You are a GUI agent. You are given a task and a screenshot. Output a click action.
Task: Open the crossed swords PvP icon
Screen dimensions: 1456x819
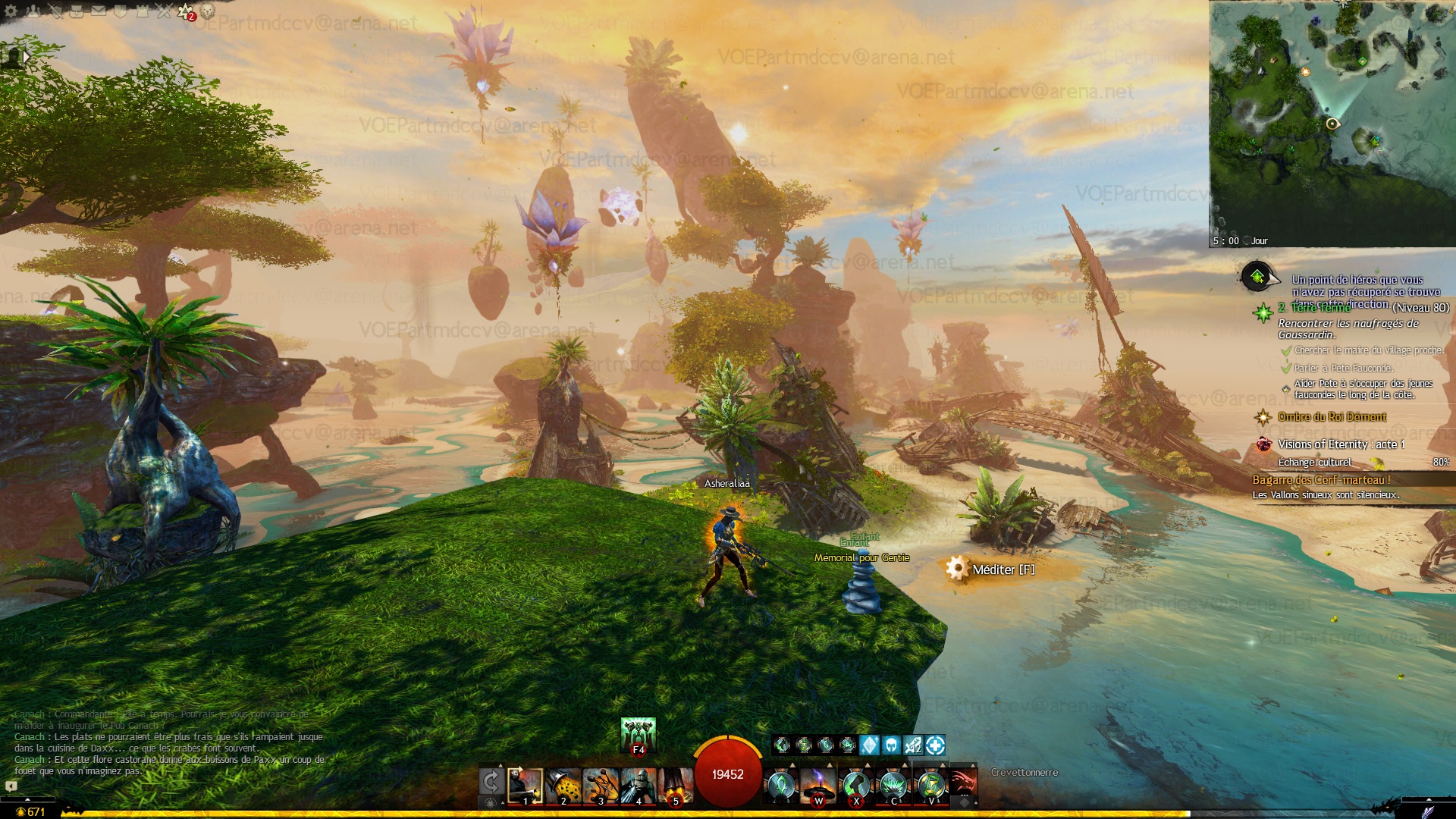tap(165, 11)
